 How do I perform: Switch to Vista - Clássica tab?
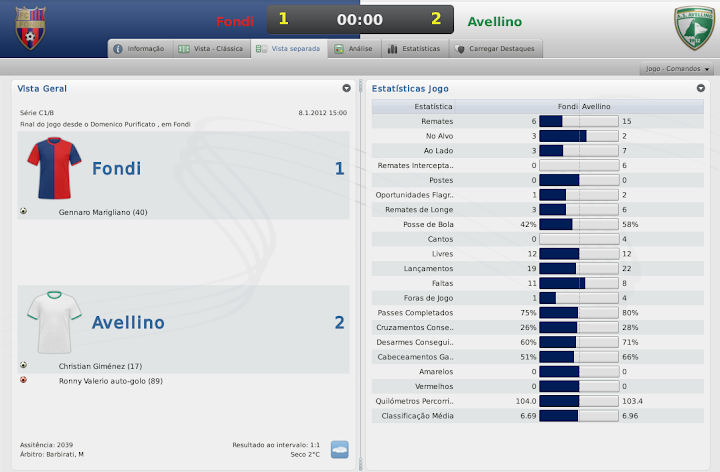210,48
